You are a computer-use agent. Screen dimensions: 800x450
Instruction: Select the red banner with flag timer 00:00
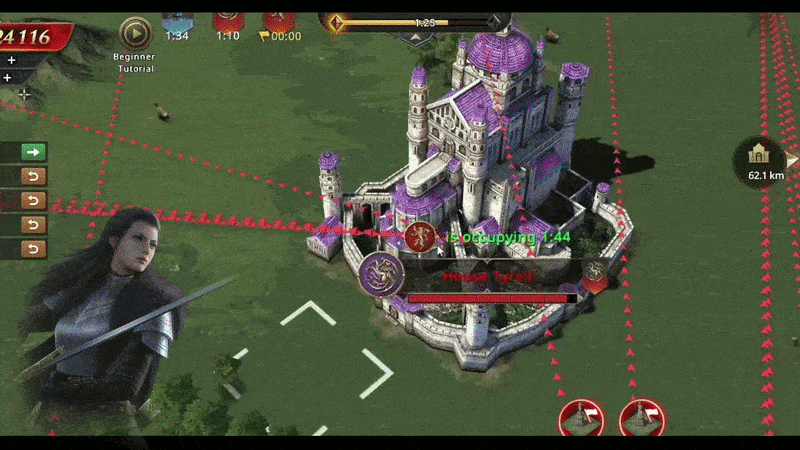[x=279, y=20]
